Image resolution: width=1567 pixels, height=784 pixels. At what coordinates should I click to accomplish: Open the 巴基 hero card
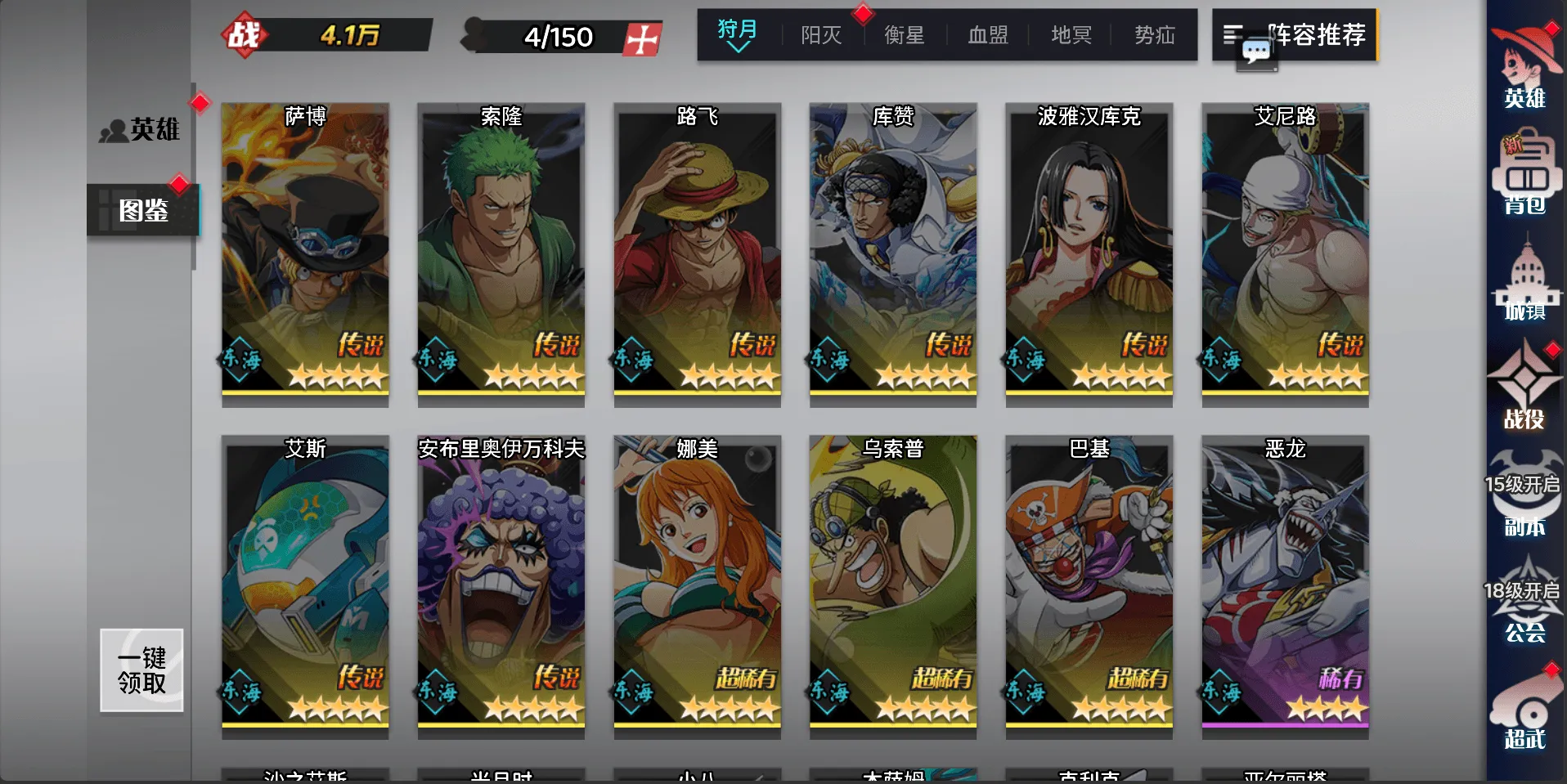point(1089,585)
